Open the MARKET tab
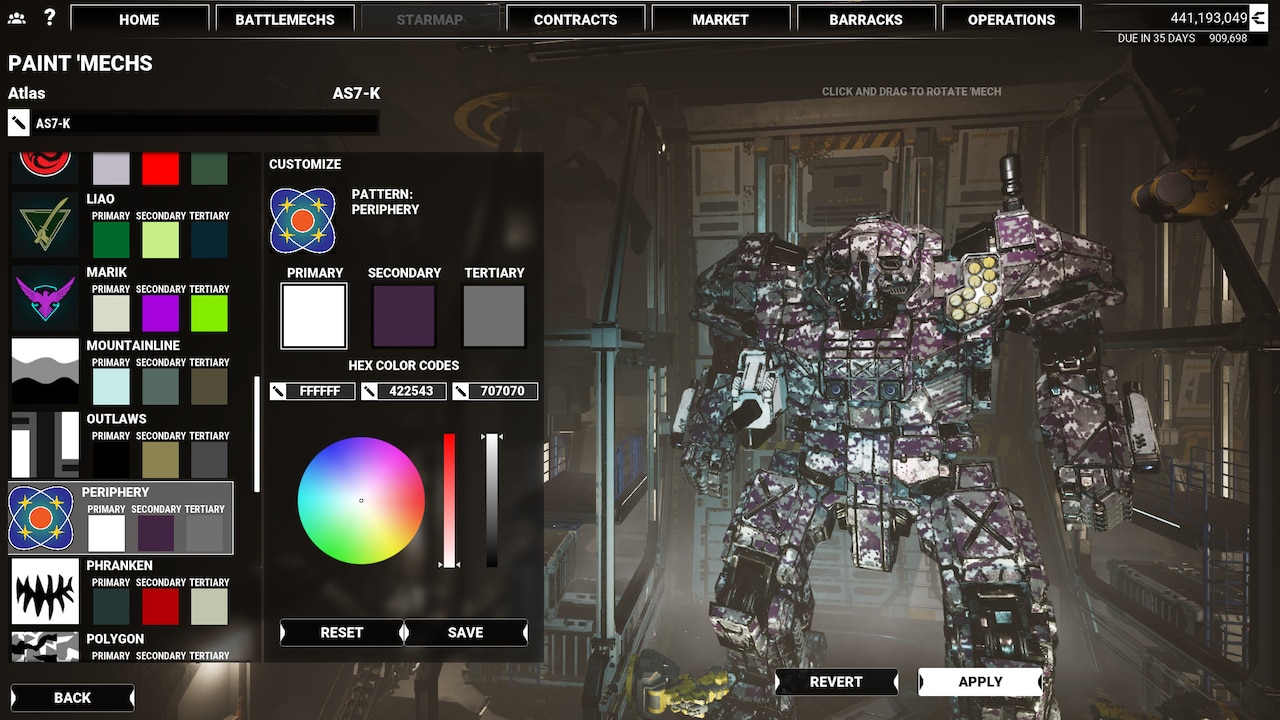This screenshot has width=1280, height=720. [x=721, y=19]
